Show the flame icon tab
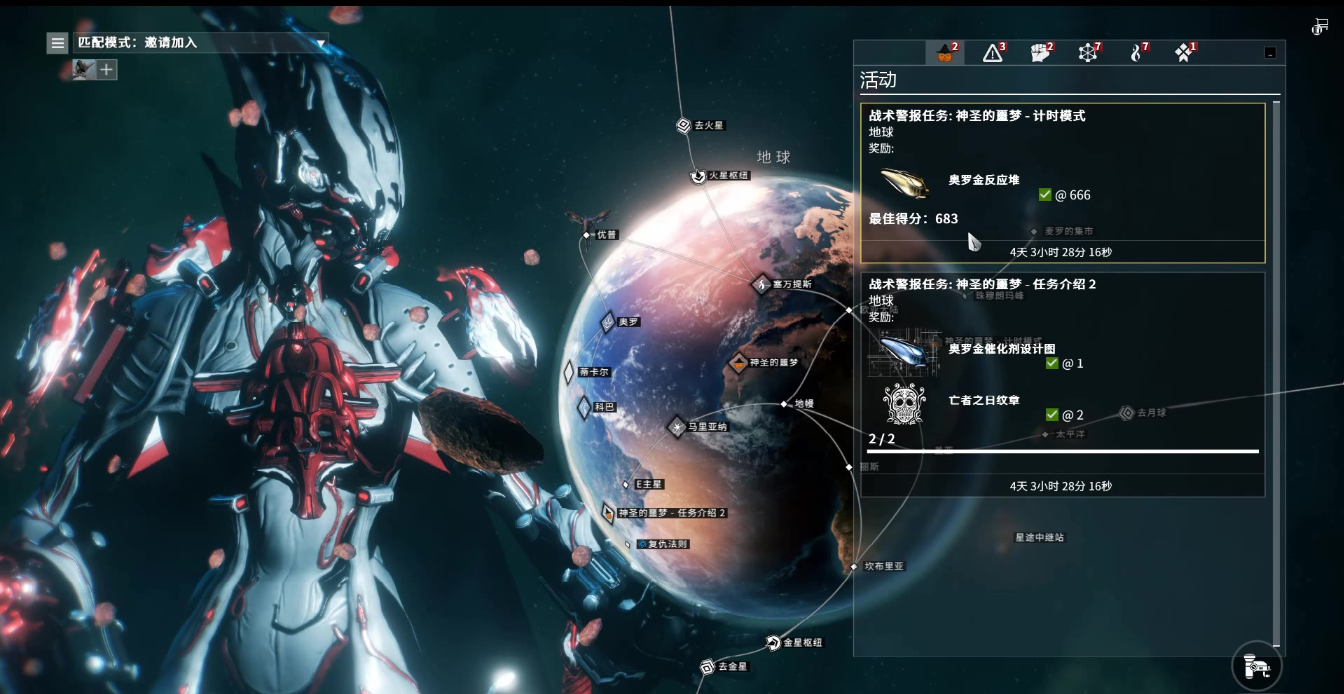 (1137, 53)
